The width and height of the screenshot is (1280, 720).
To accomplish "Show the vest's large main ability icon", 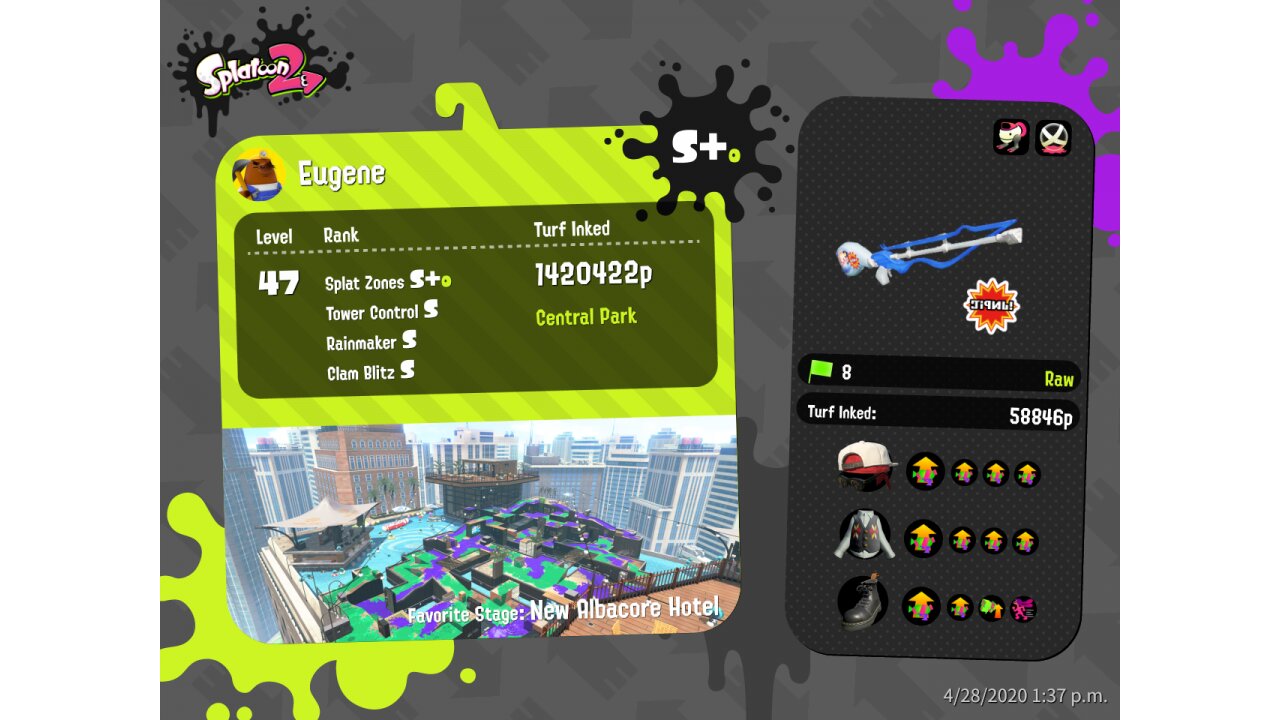I will (923, 540).
